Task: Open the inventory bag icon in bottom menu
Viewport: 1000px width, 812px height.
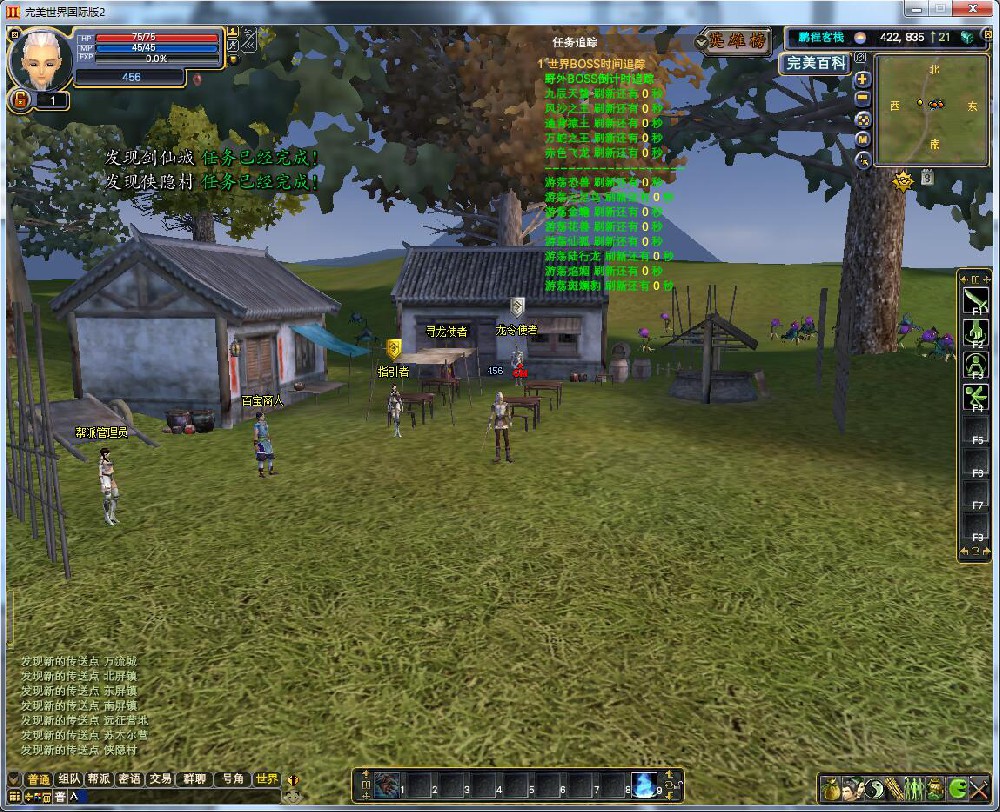Action: 831,788
